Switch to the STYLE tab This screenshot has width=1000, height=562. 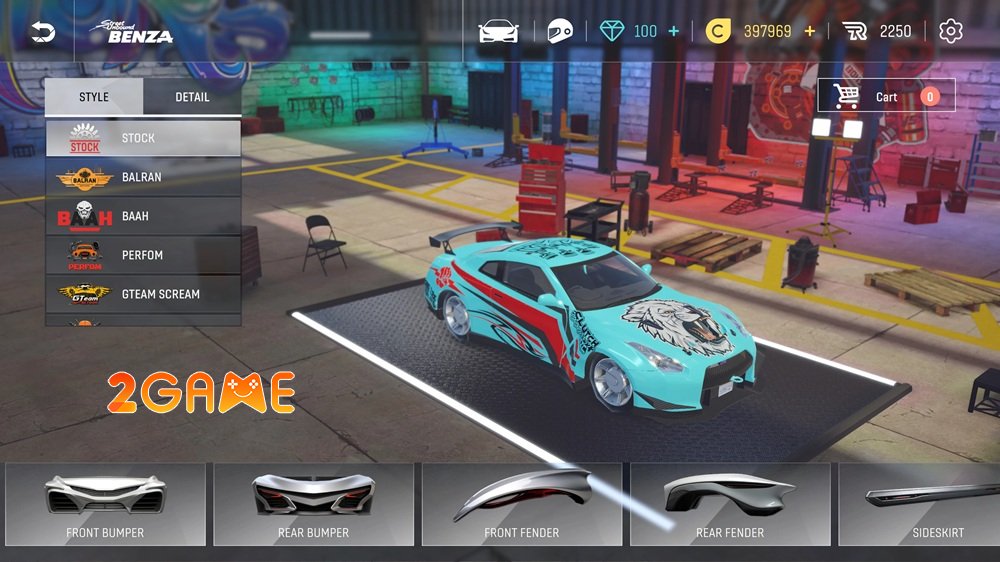point(94,97)
